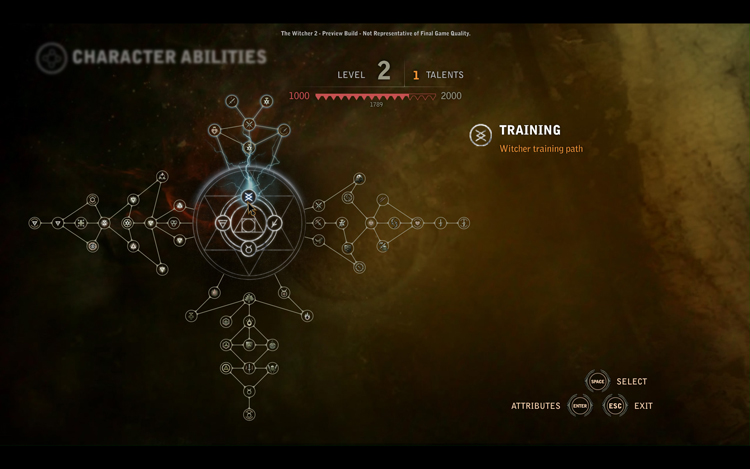Screen dimensions: 750x469
Task: Select the Training path node in the central circle
Action: pyautogui.click(x=248, y=196)
